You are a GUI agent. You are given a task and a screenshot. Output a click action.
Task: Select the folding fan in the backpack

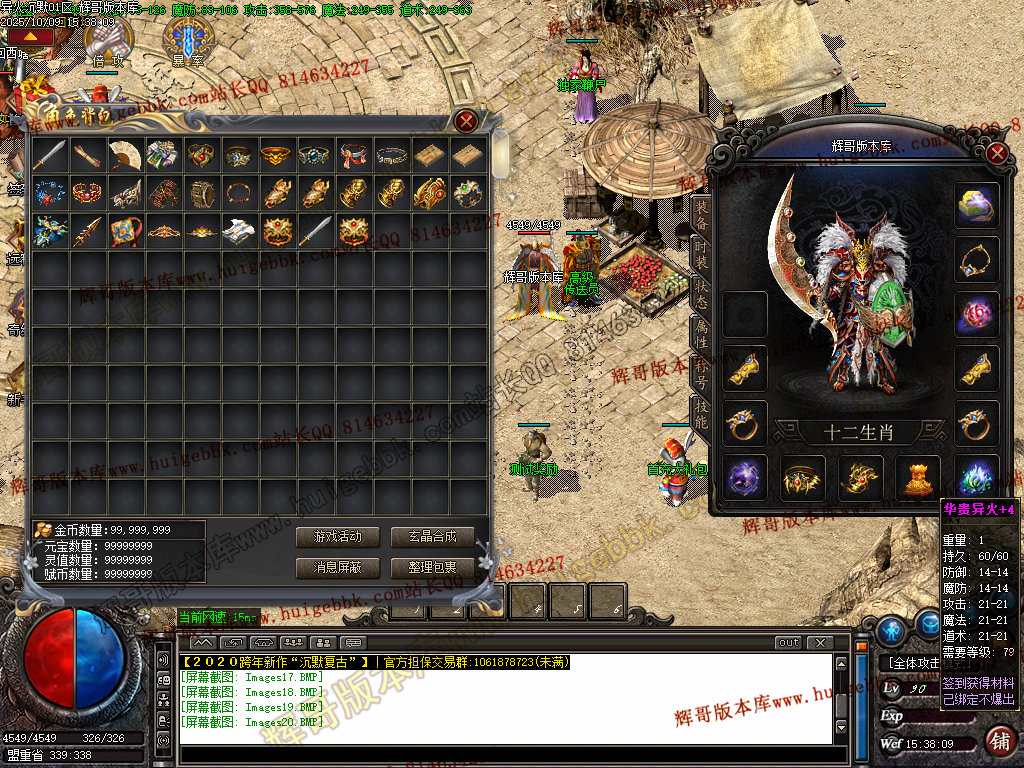[125, 154]
